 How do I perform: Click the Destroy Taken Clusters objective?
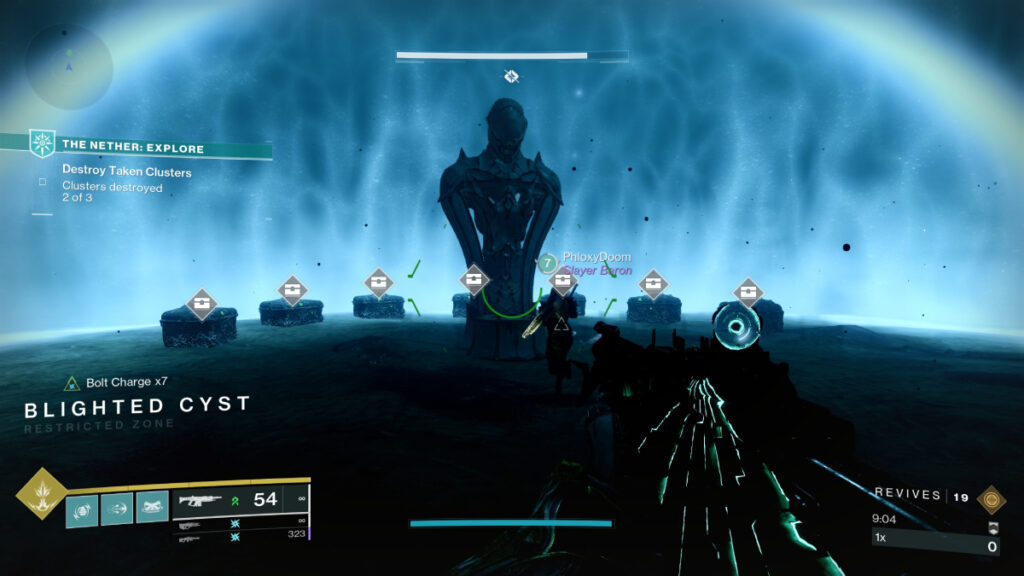click(x=127, y=171)
